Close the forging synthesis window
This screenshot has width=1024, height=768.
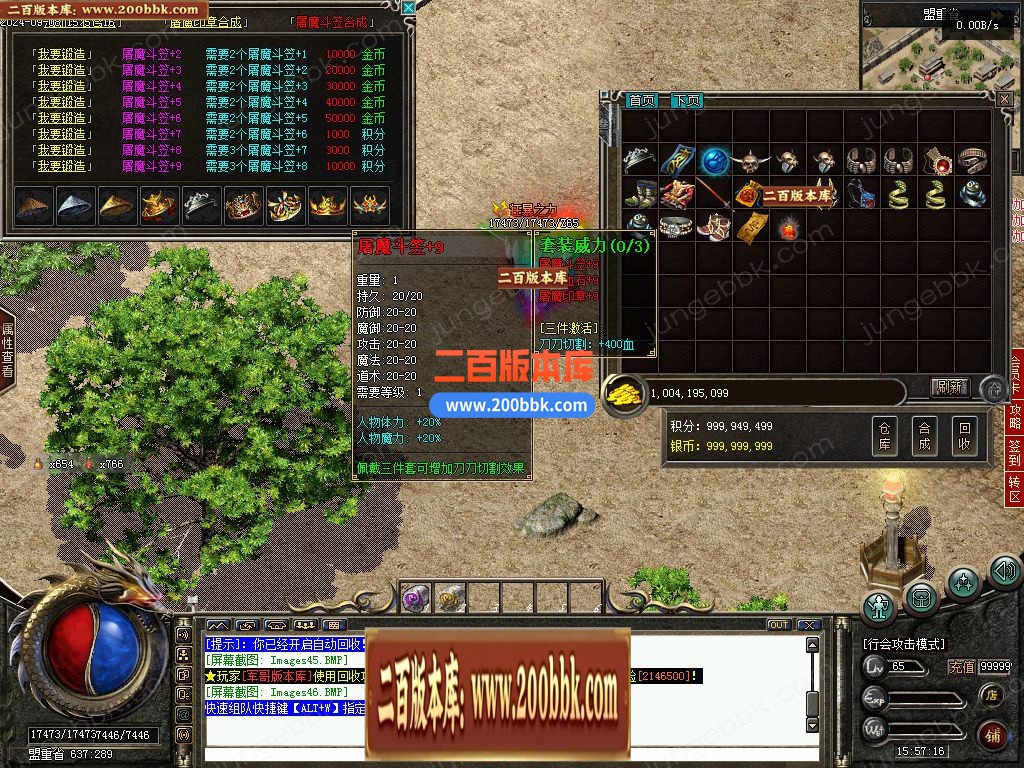[x=407, y=8]
